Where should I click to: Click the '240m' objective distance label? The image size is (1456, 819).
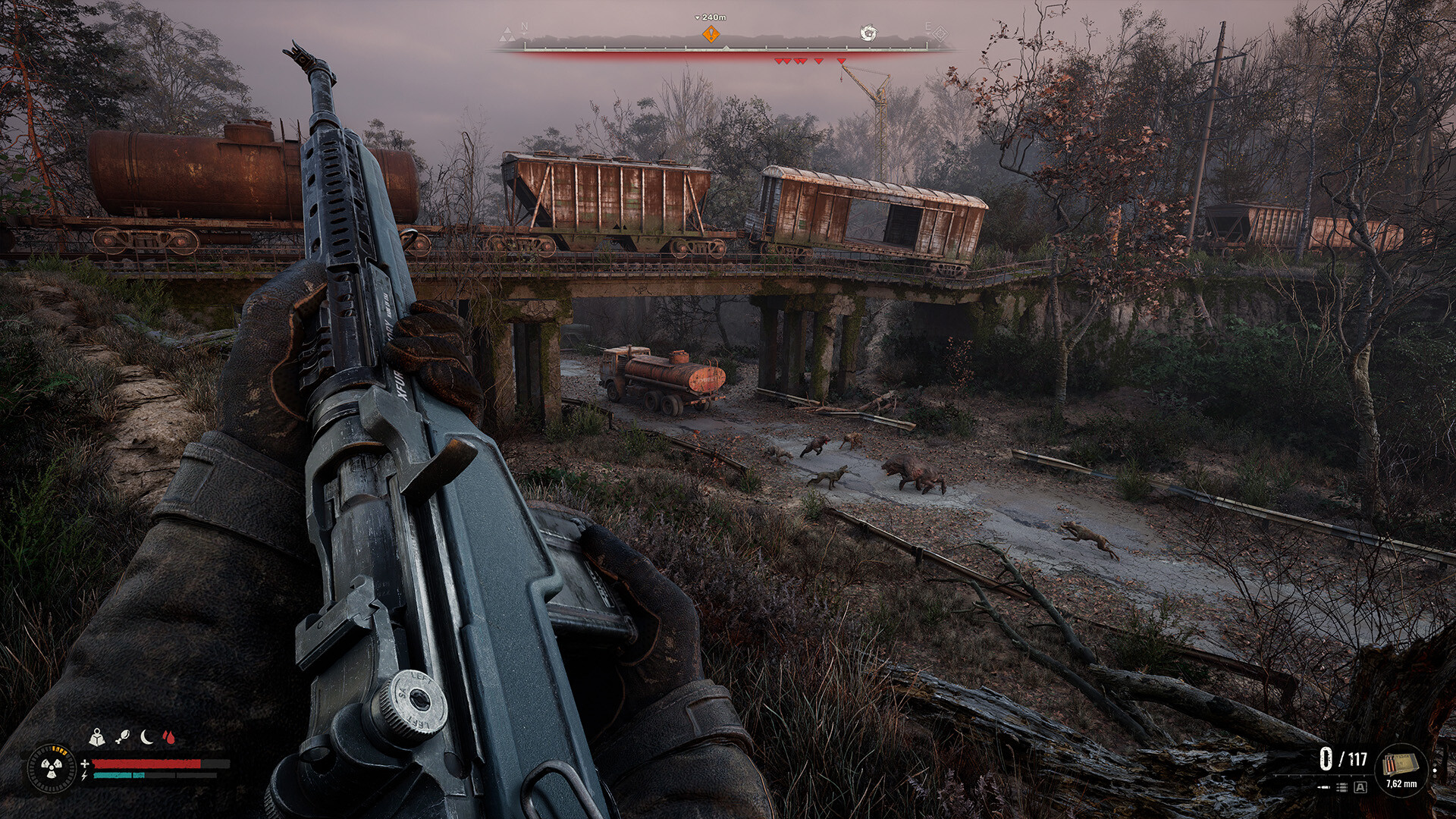pos(713,16)
